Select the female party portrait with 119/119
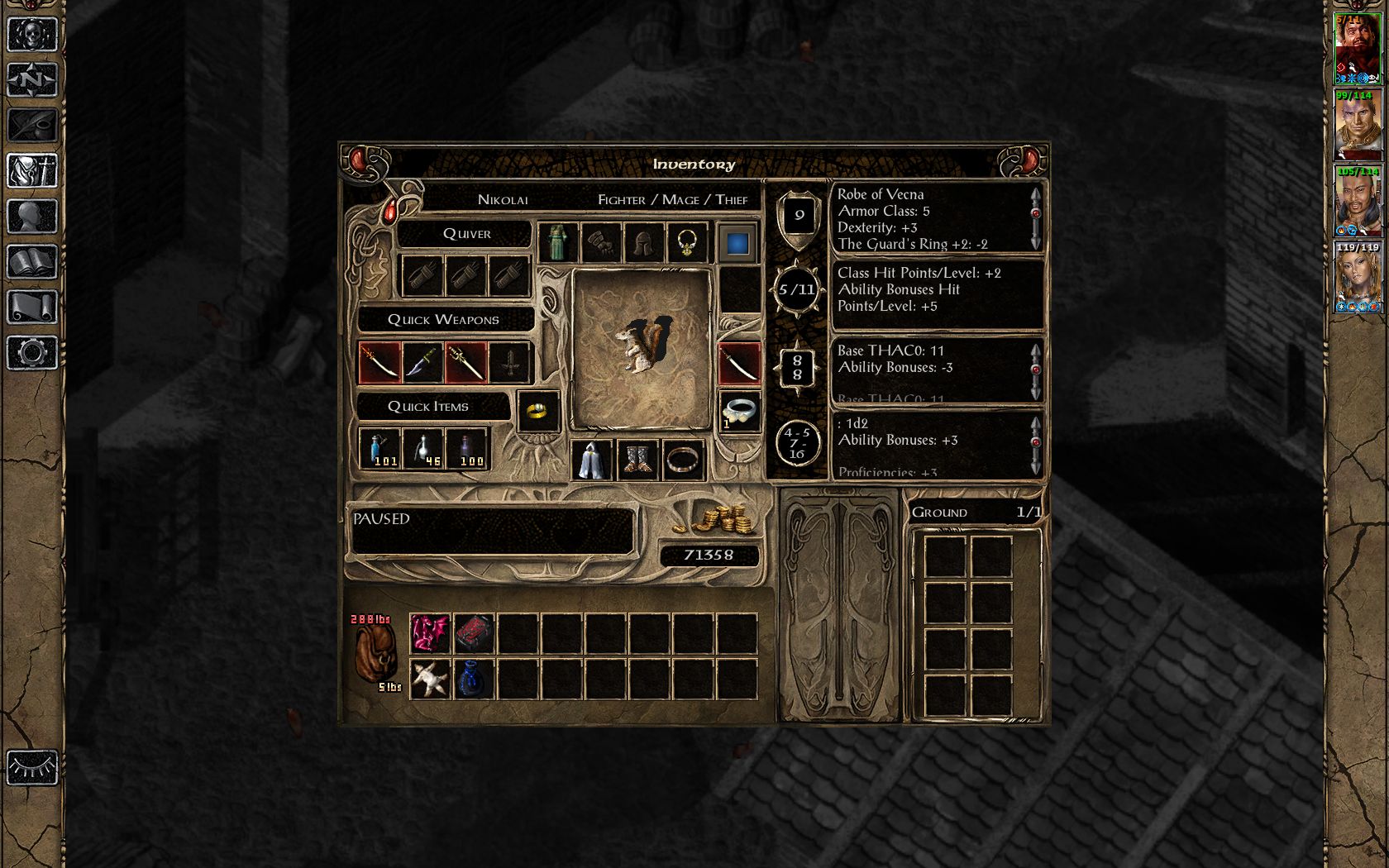Image resolution: width=1389 pixels, height=868 pixels. [x=1358, y=278]
